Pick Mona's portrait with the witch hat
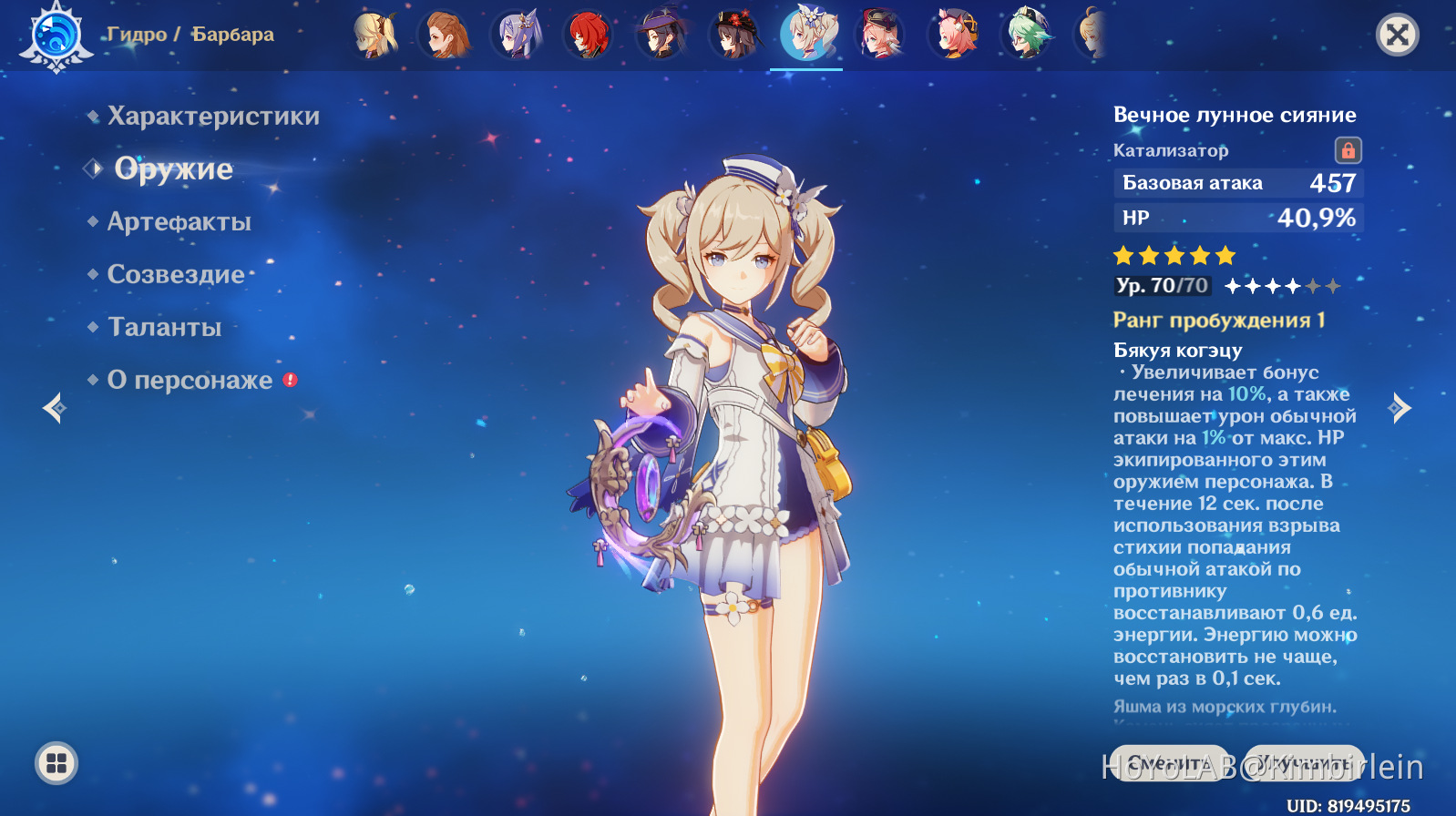 [661, 36]
